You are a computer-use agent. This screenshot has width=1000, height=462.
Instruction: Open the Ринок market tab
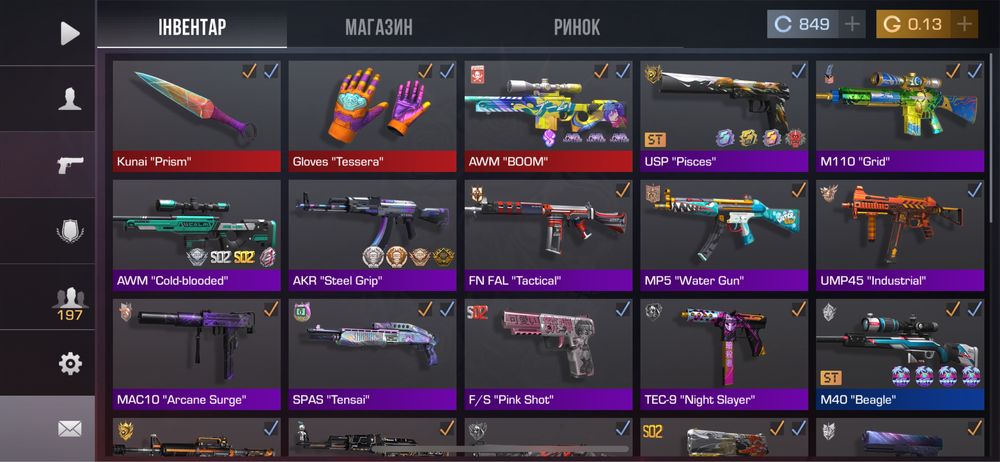coord(577,27)
